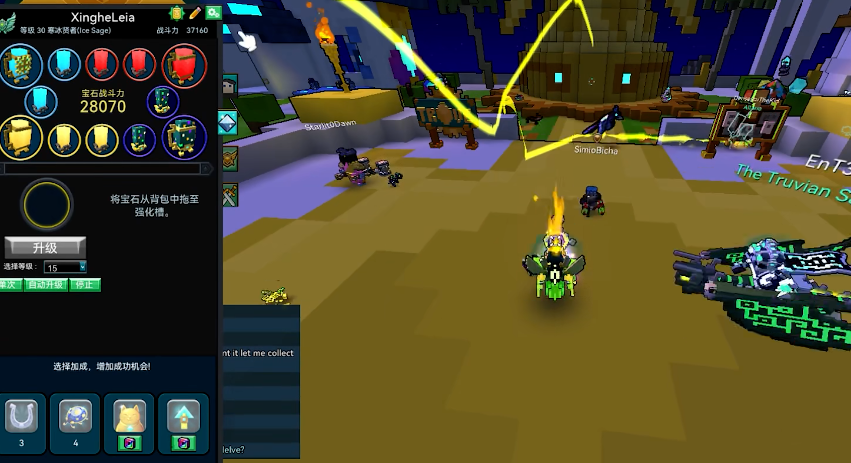
Task: Select the large yellow gem
Action: (x=19, y=137)
